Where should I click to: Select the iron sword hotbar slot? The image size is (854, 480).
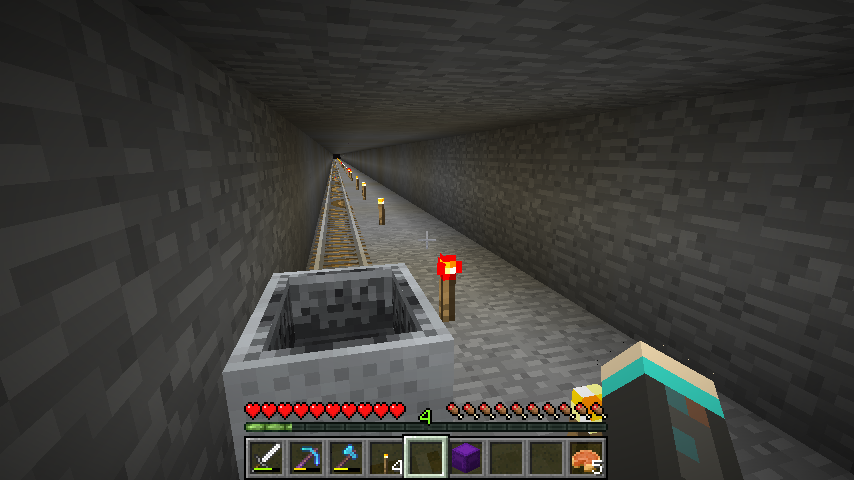(x=266, y=459)
